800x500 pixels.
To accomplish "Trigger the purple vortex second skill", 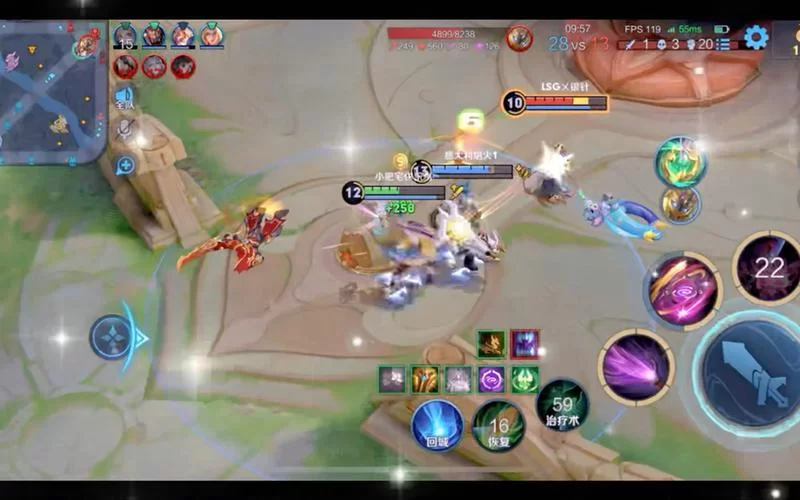I will 683,290.
